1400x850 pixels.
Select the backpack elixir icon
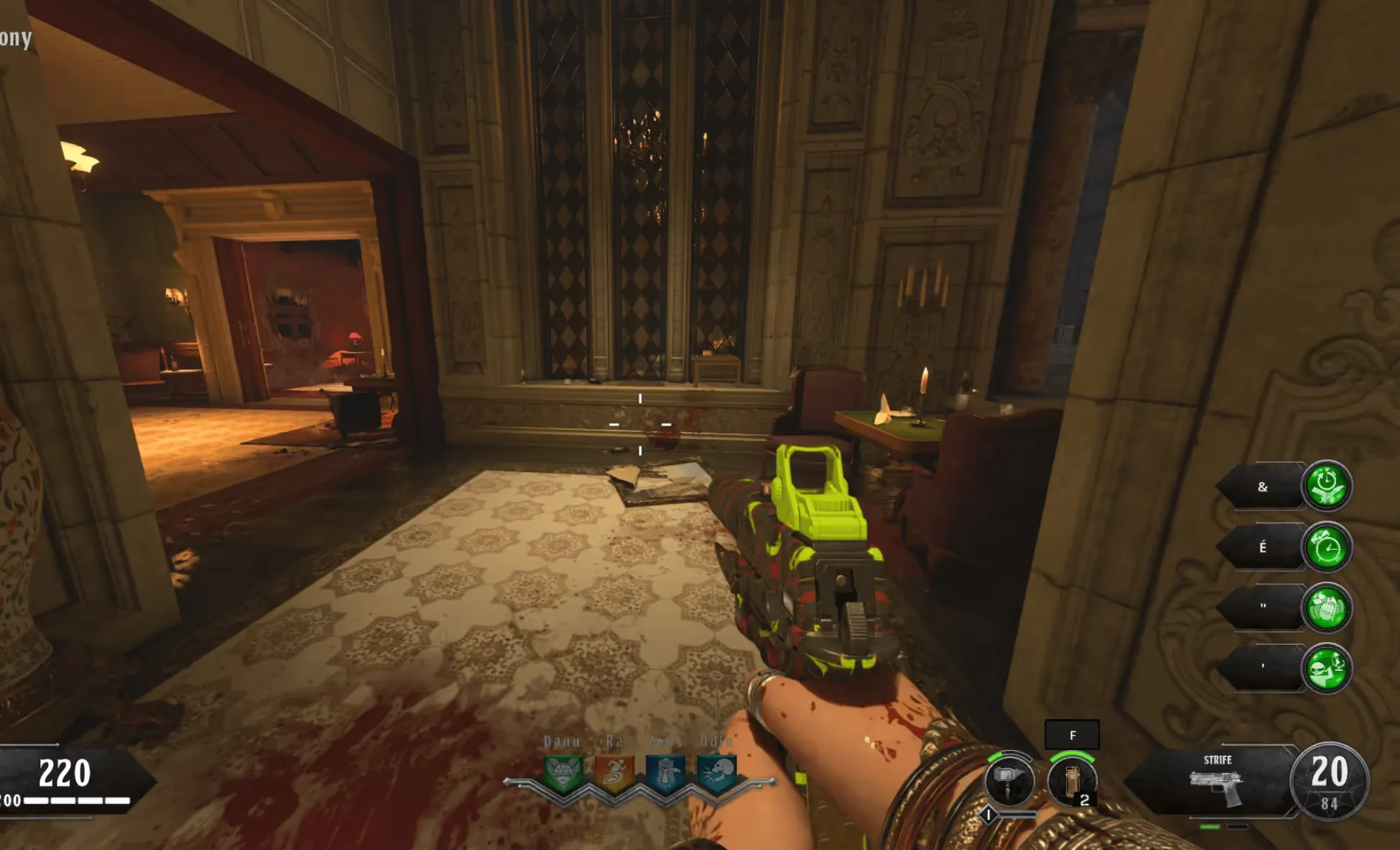coord(1327,608)
